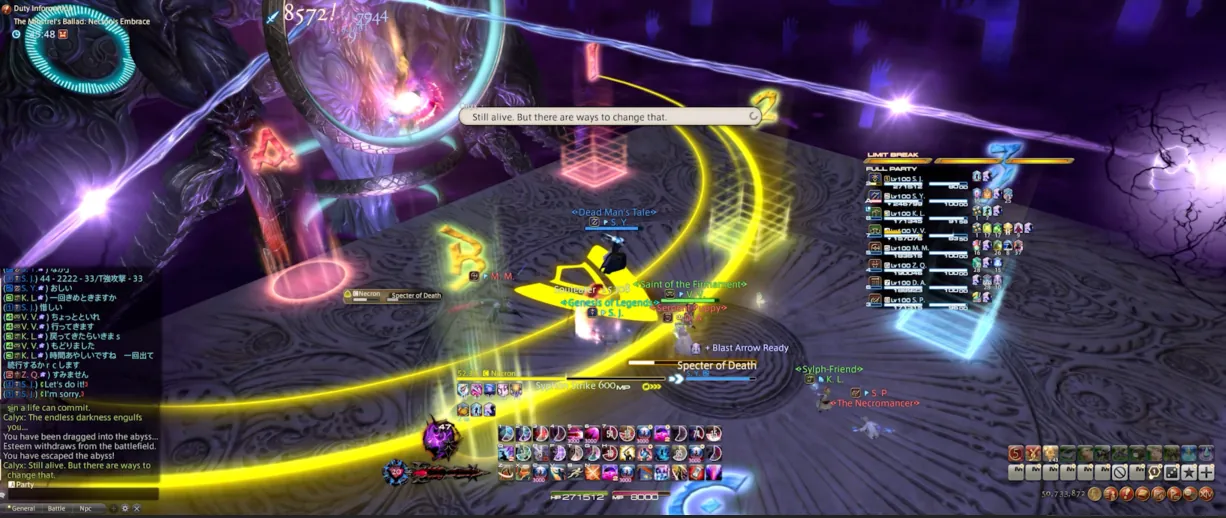Select Necron in the enemy list
Viewport: 1226px width, 518px height.
coord(367,295)
